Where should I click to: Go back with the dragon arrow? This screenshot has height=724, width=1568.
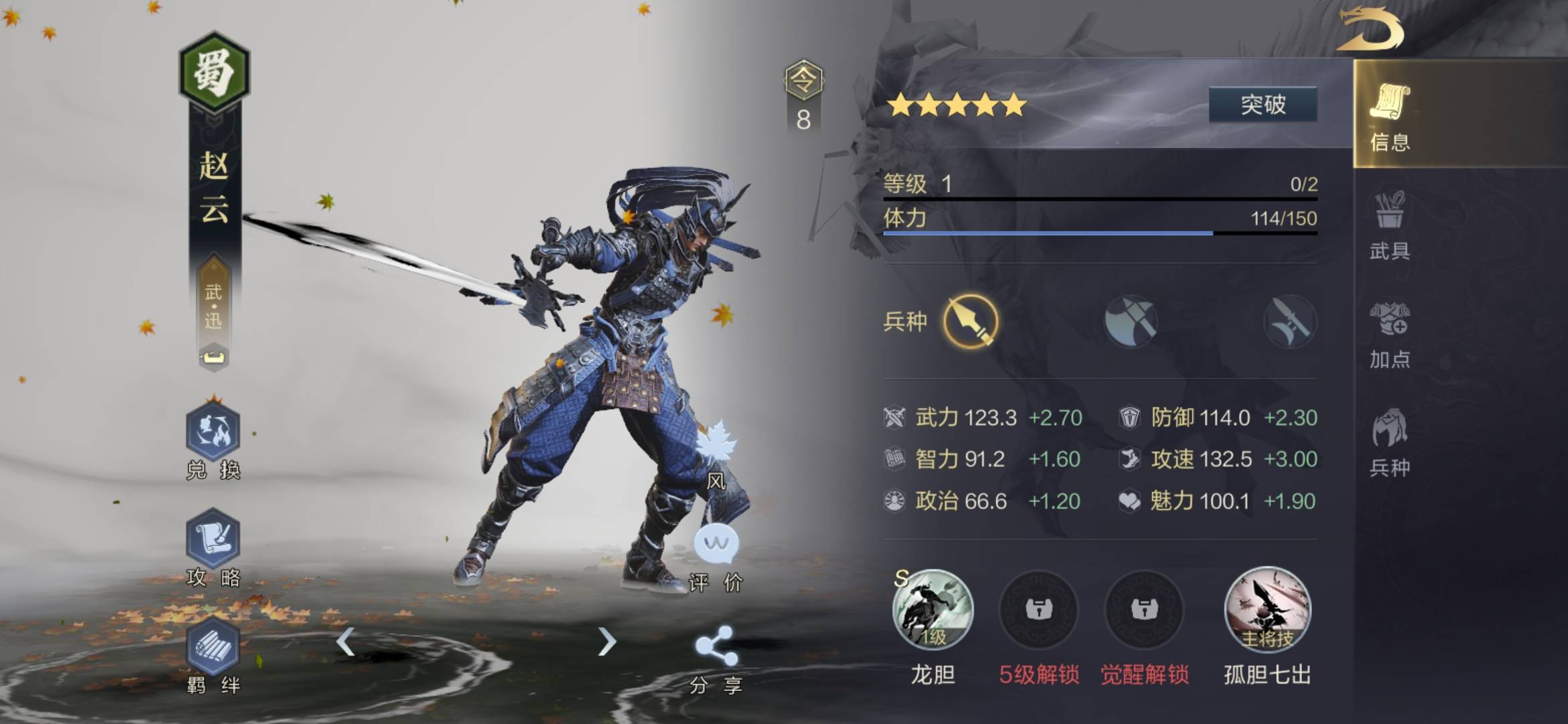click(1370, 29)
